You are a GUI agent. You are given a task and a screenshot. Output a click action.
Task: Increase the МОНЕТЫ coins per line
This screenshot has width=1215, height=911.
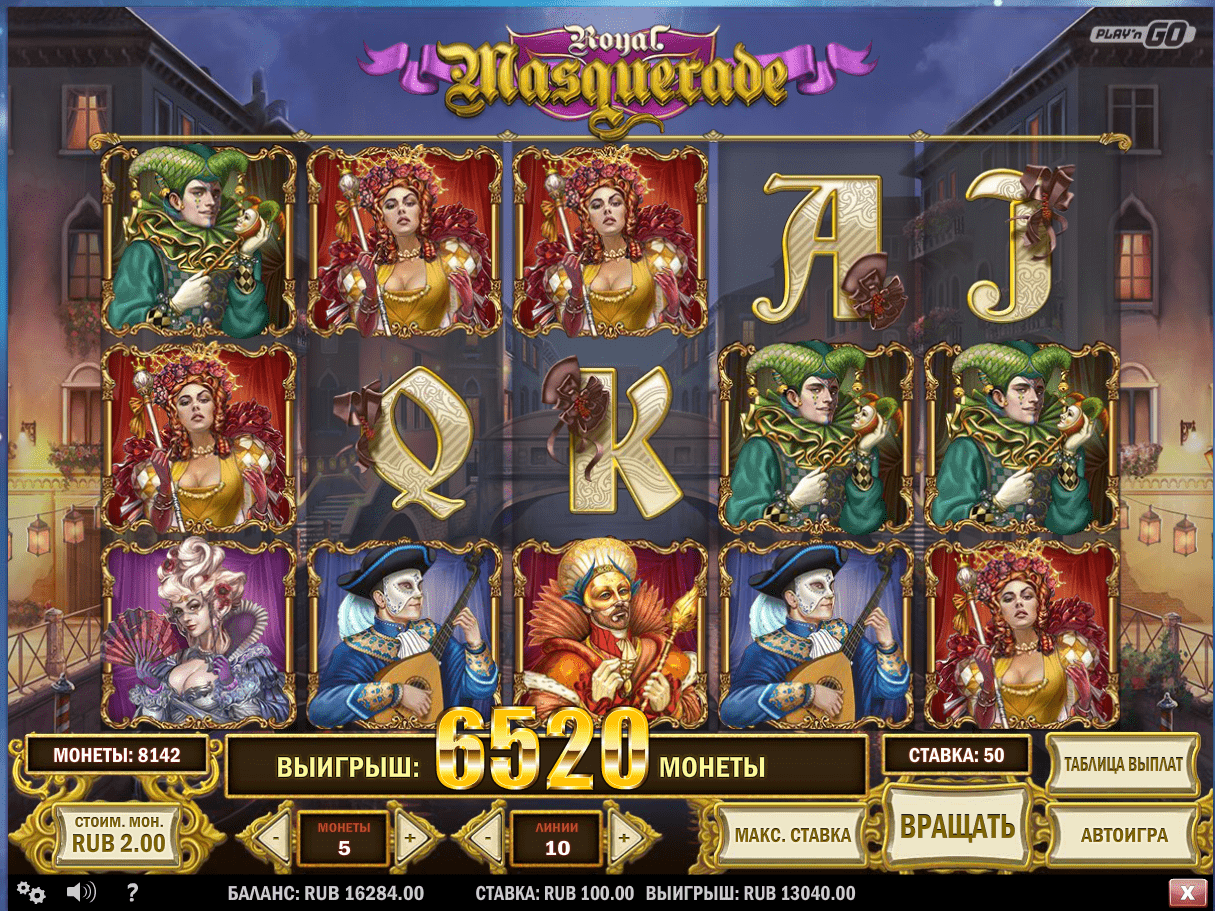tap(409, 837)
